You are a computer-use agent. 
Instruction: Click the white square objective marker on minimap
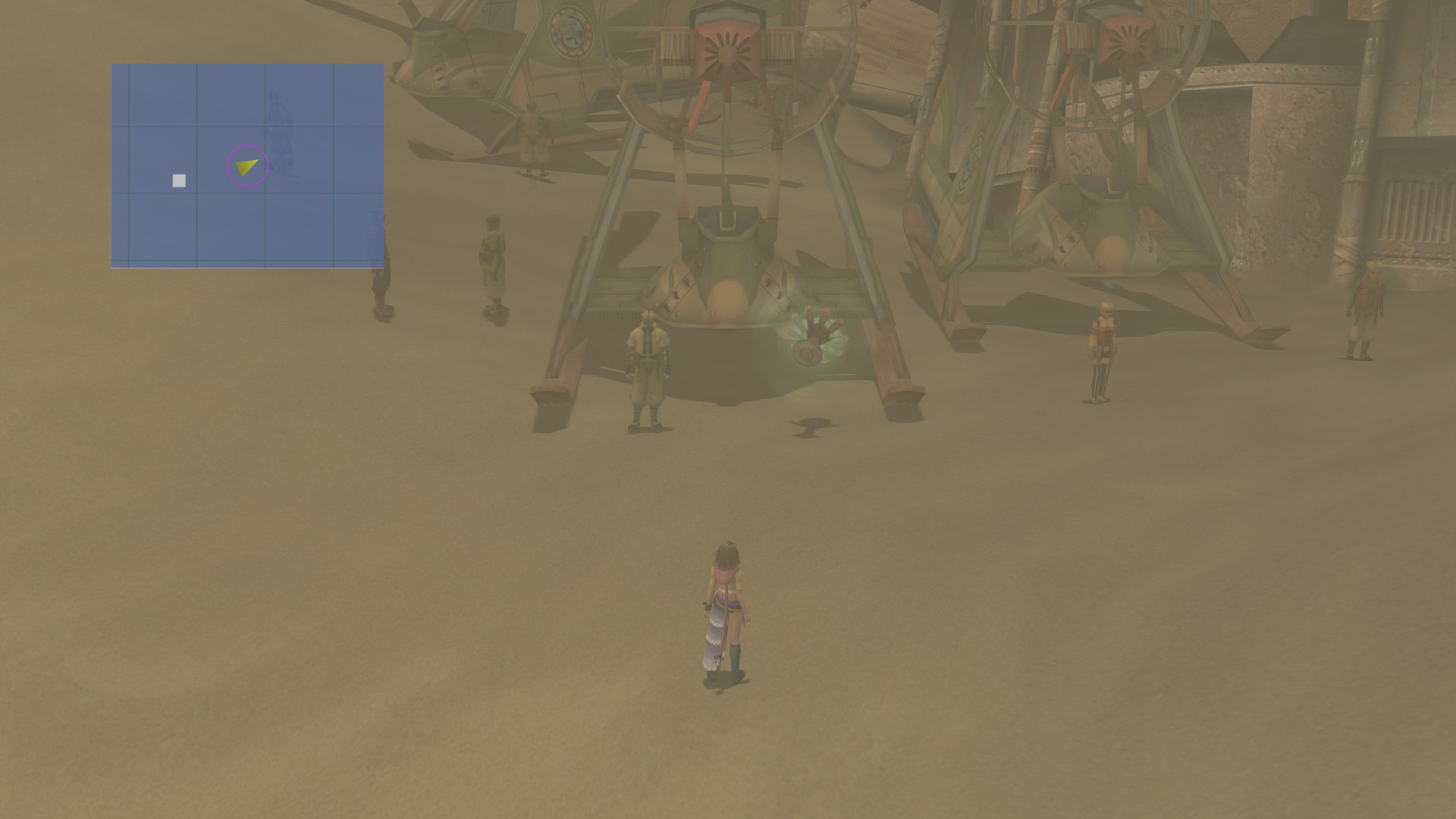pyautogui.click(x=177, y=180)
